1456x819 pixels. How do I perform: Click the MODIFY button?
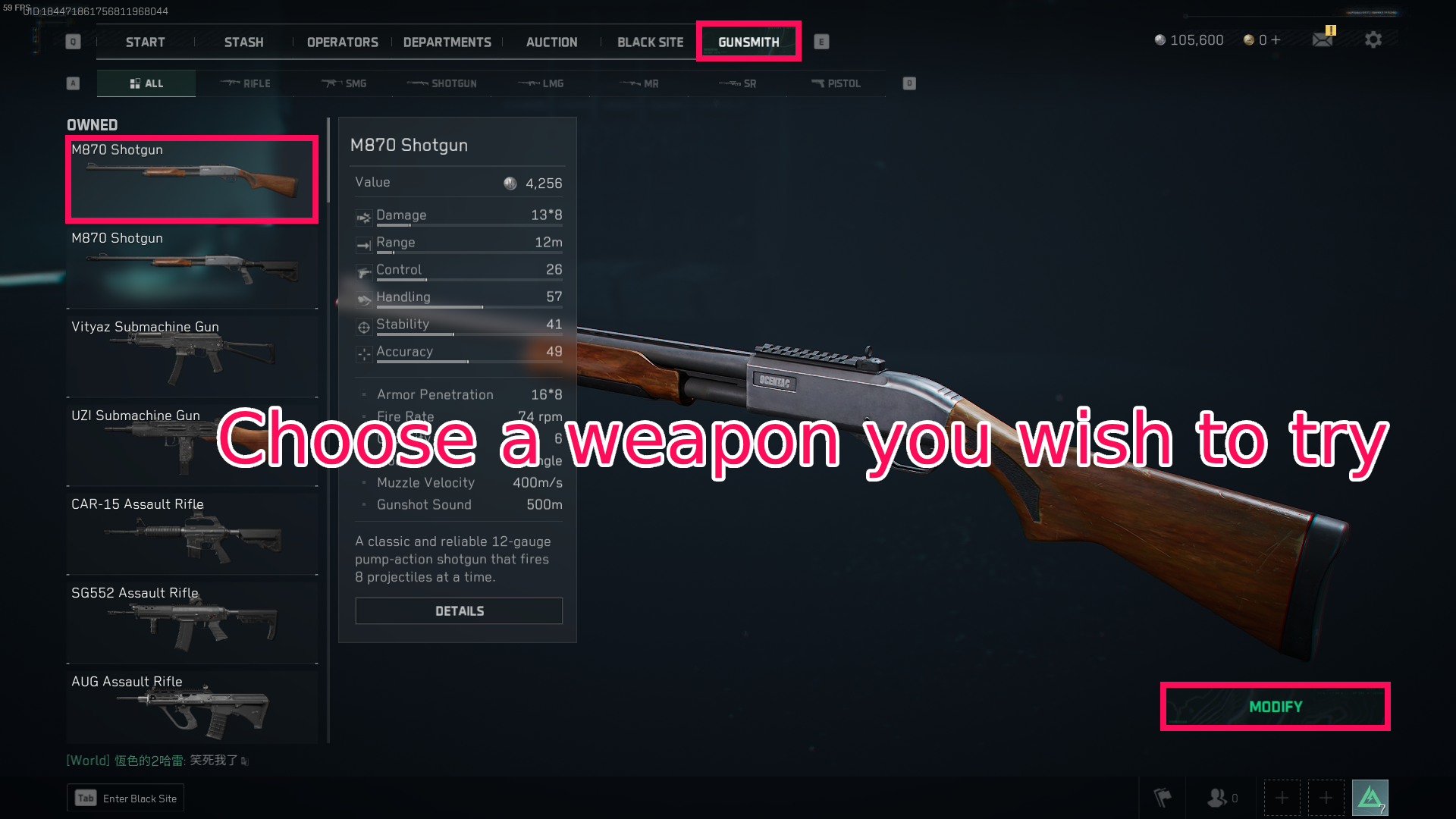point(1276,706)
